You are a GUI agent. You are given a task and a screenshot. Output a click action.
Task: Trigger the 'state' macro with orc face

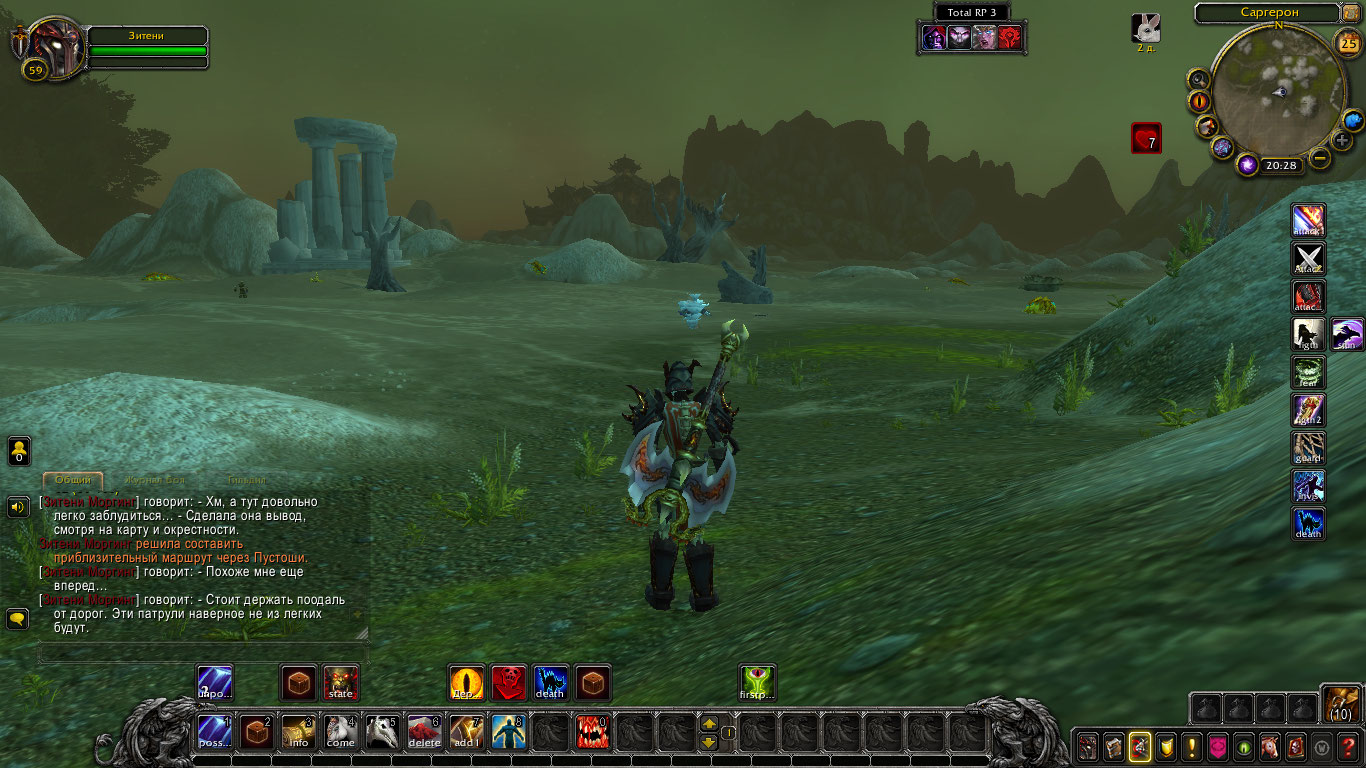coord(340,683)
